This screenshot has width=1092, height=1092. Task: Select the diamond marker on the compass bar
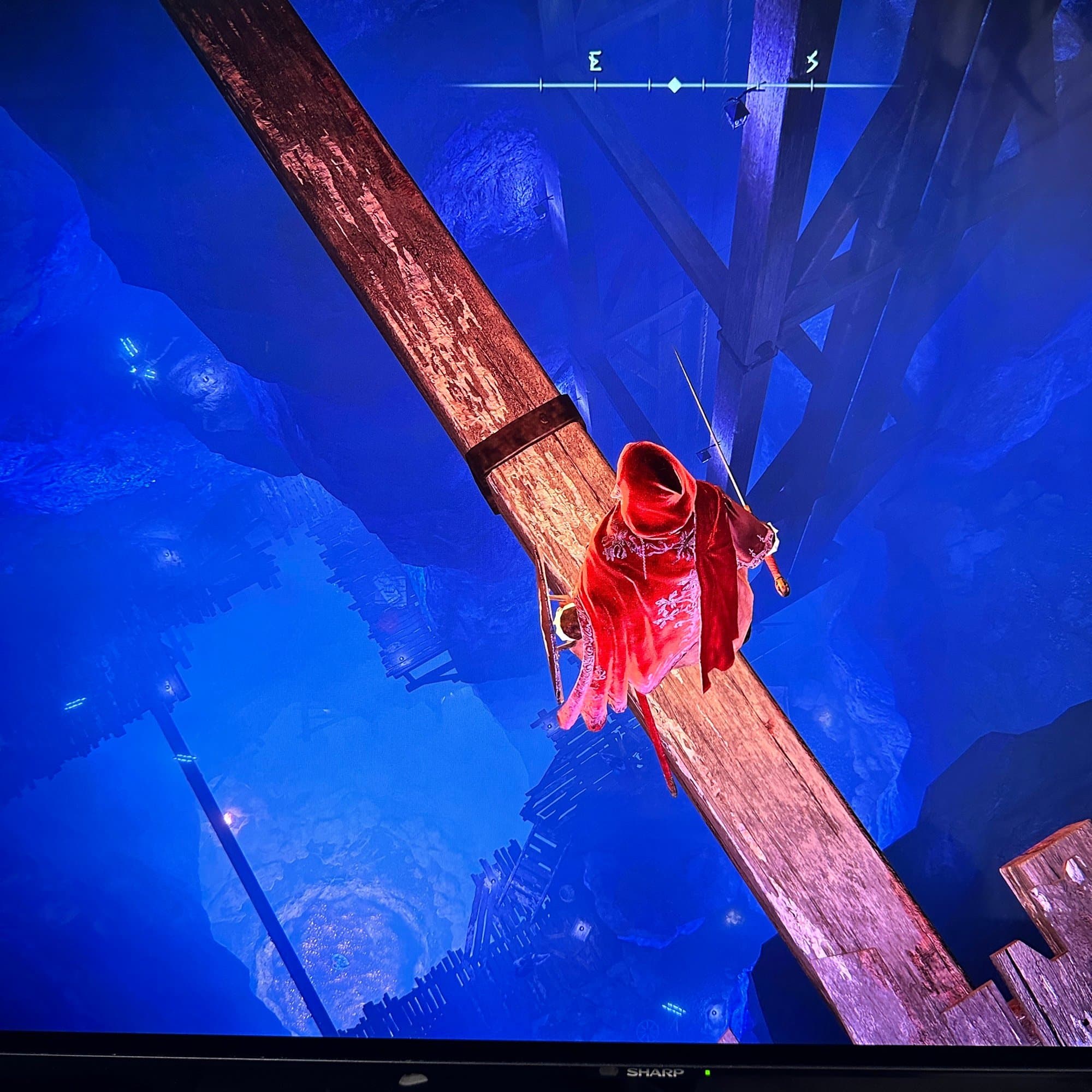[x=674, y=86]
